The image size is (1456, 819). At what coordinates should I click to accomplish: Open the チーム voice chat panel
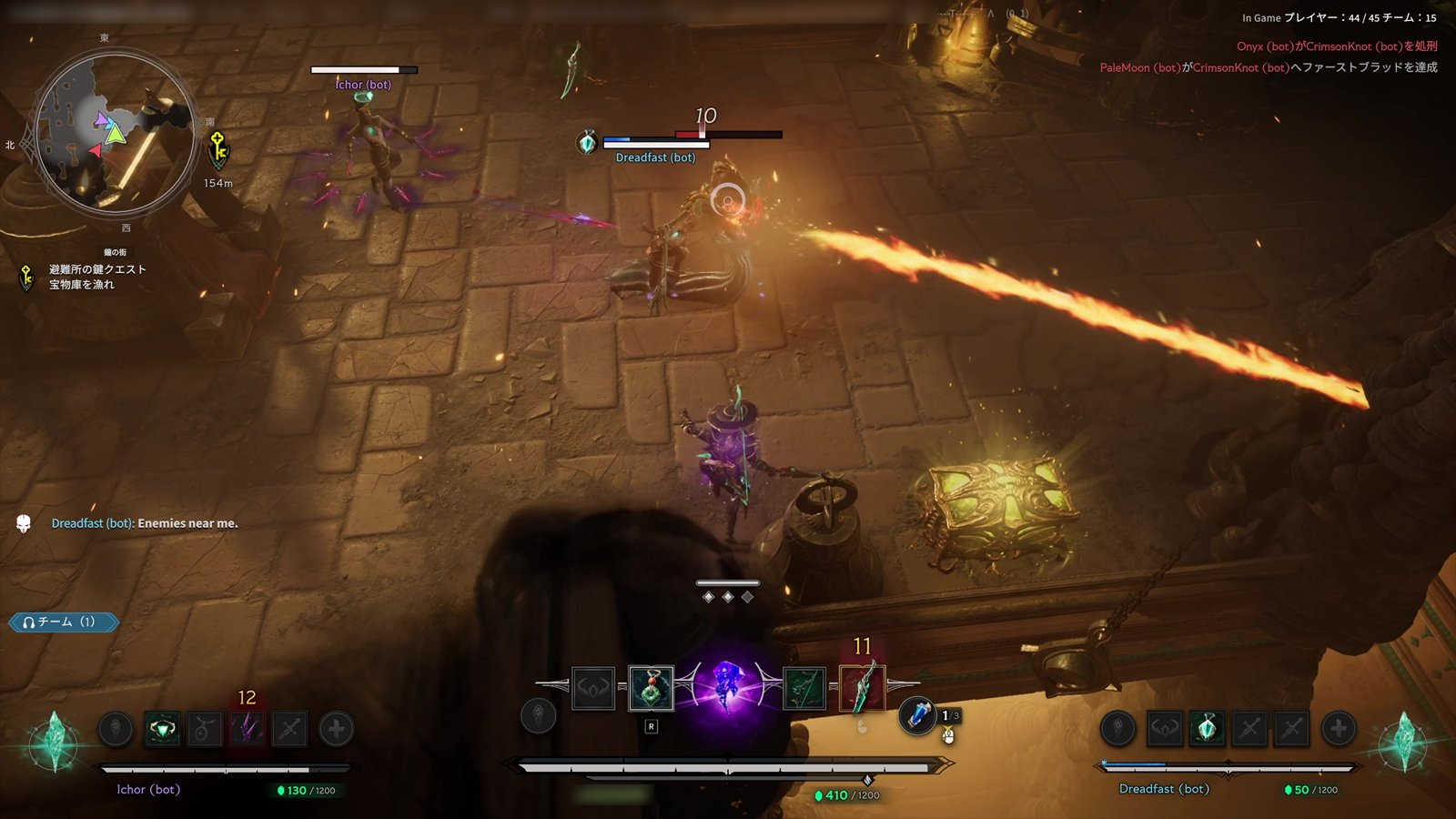[64, 622]
